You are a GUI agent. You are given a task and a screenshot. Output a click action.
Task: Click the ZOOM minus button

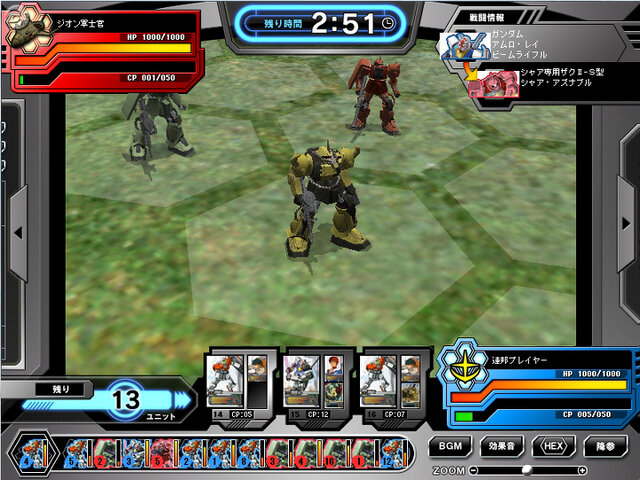(x=473, y=469)
